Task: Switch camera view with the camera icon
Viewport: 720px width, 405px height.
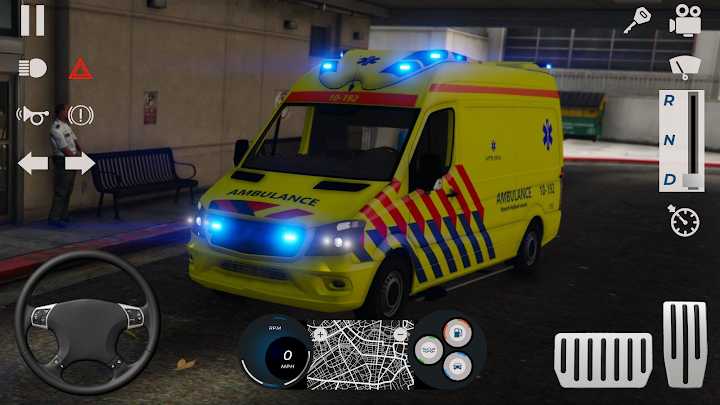Action: (685, 20)
